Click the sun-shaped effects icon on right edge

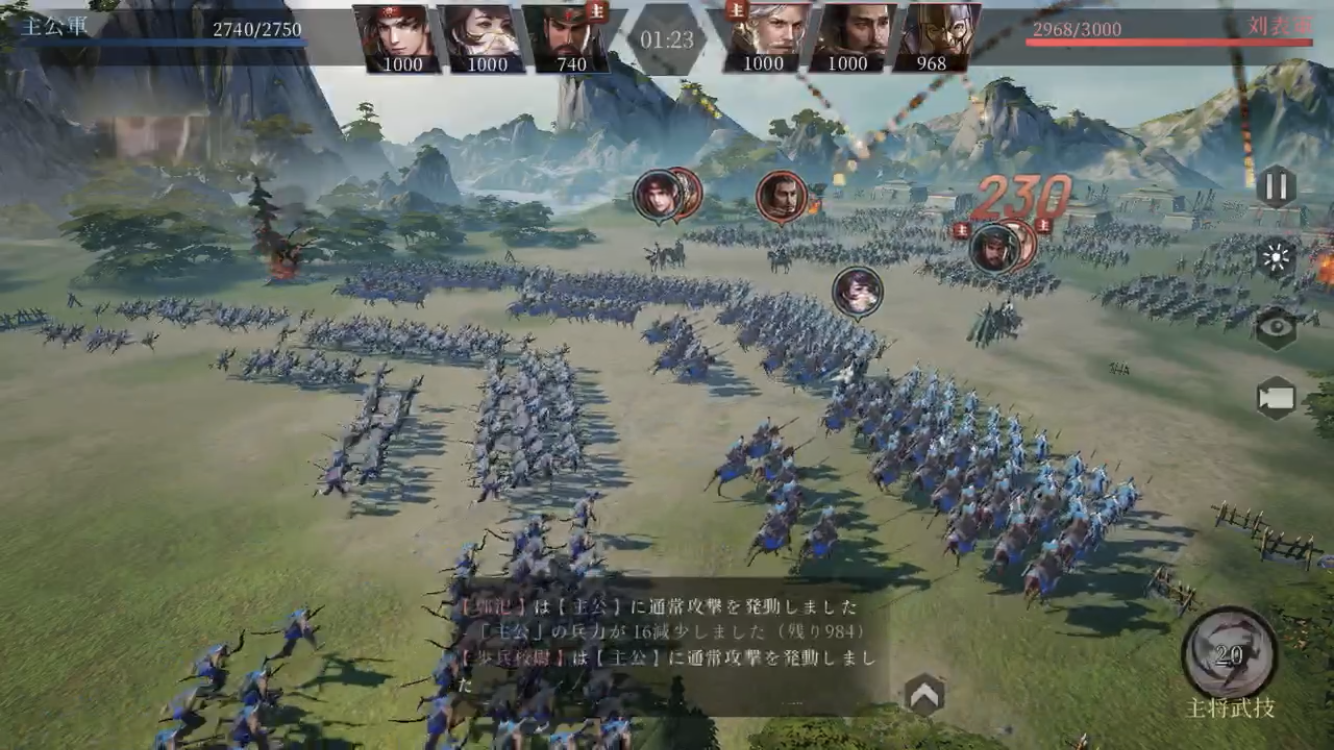pyautogui.click(x=1276, y=255)
